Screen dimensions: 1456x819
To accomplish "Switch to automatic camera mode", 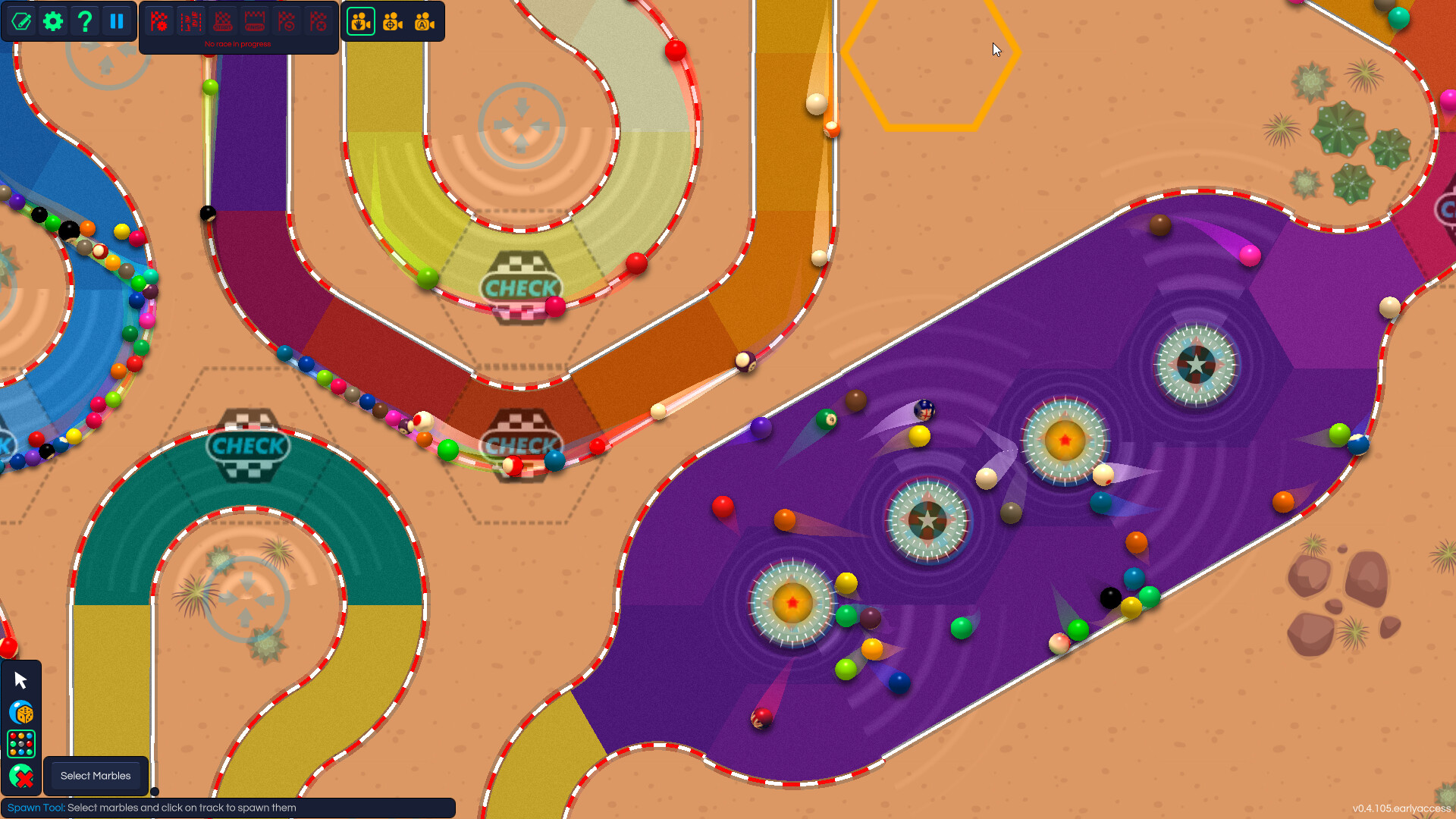I will coord(425,21).
